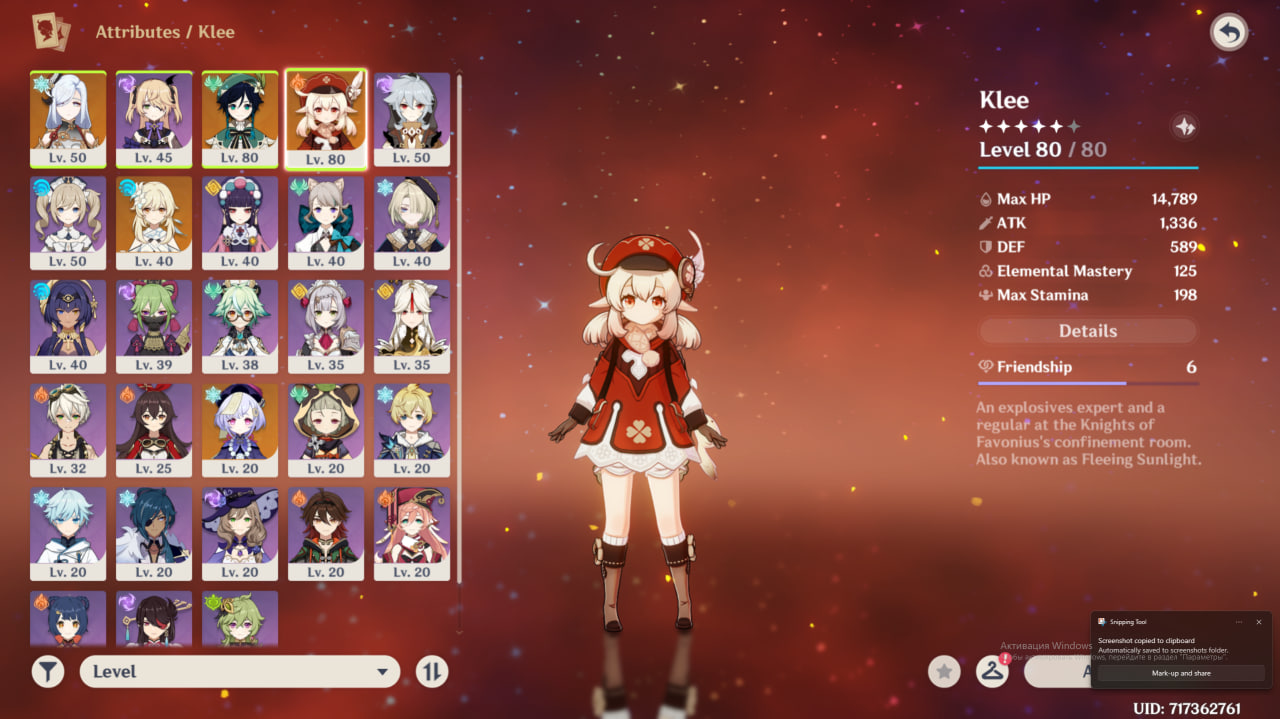Click the sparkle icon beside Klee's name
1280x719 pixels.
tap(1185, 127)
